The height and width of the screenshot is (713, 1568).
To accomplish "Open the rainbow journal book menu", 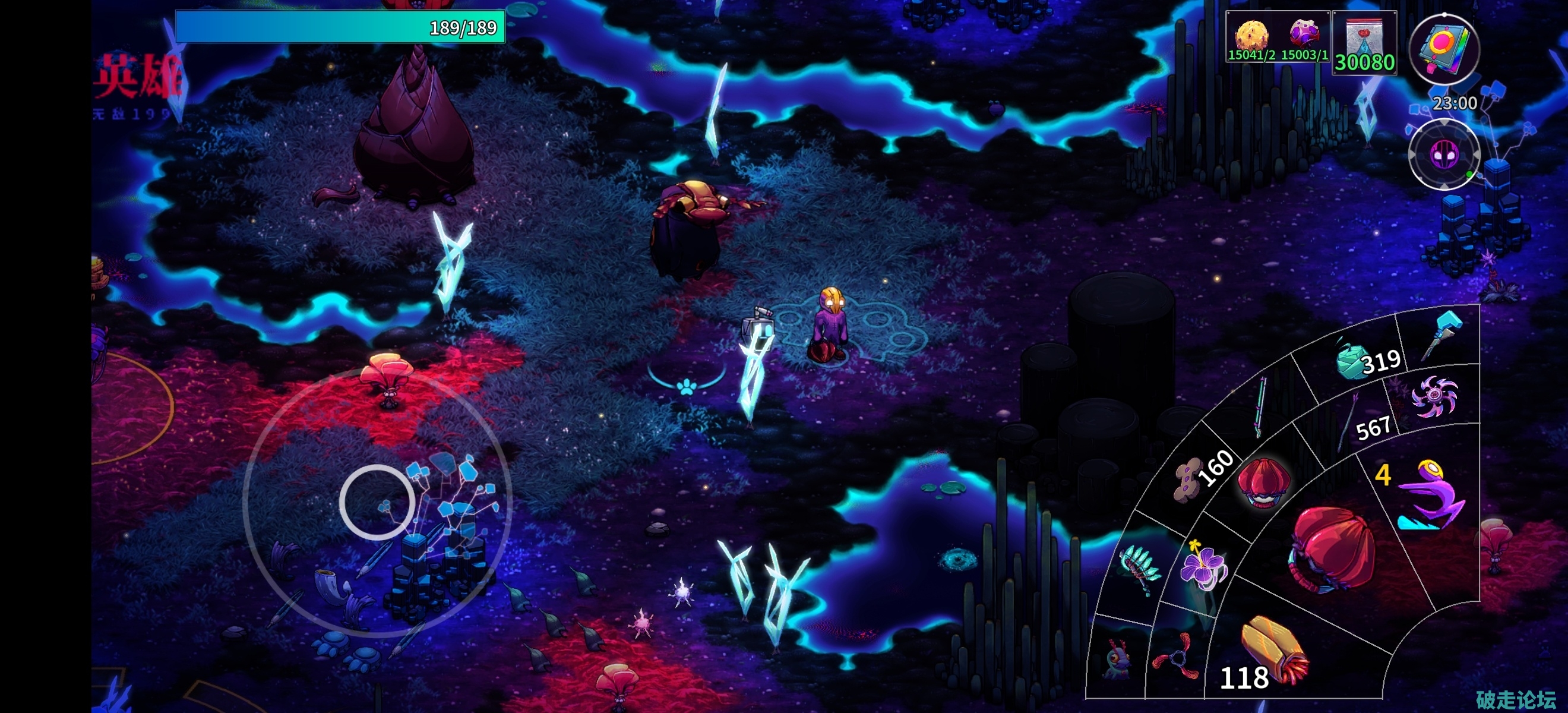I will (1444, 49).
